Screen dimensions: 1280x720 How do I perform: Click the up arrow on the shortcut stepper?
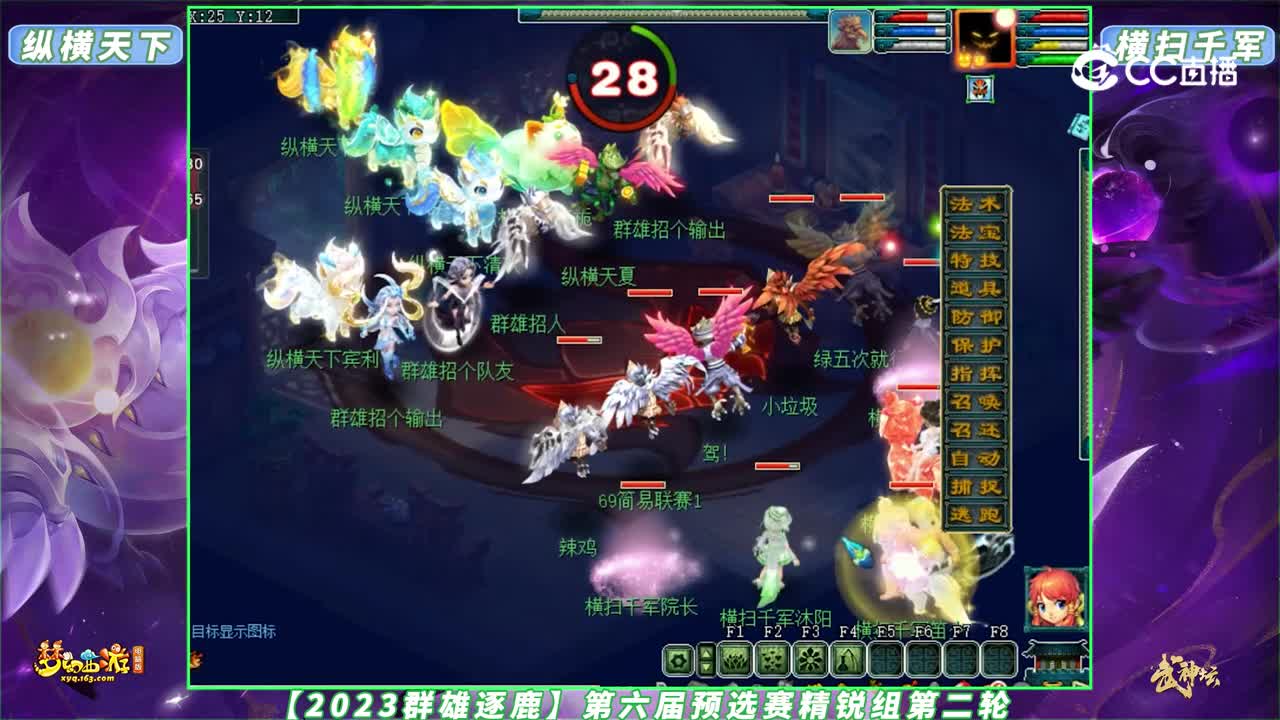pos(706,652)
